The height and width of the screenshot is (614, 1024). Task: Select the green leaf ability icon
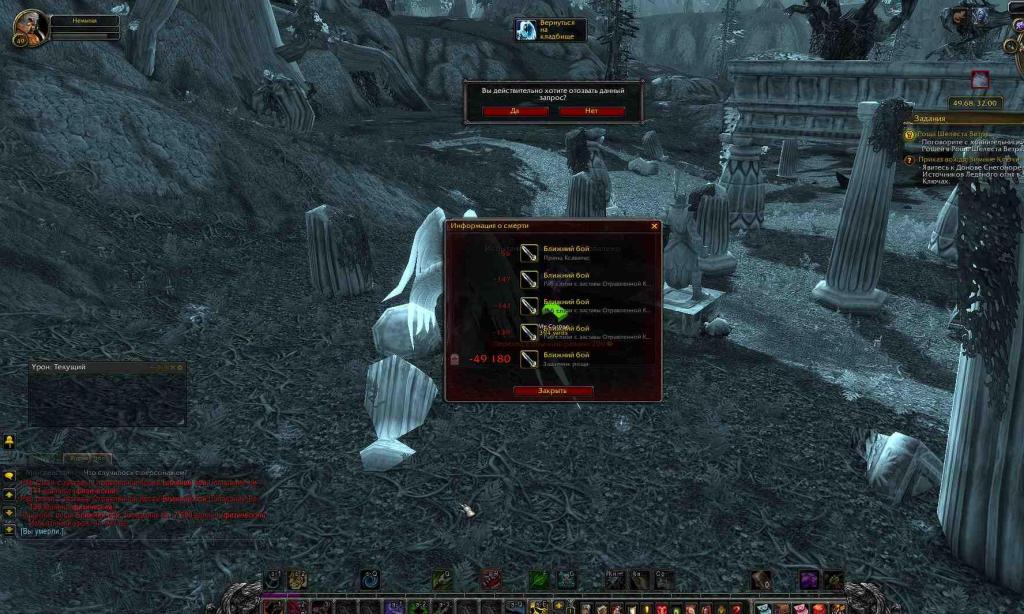pos(538,579)
